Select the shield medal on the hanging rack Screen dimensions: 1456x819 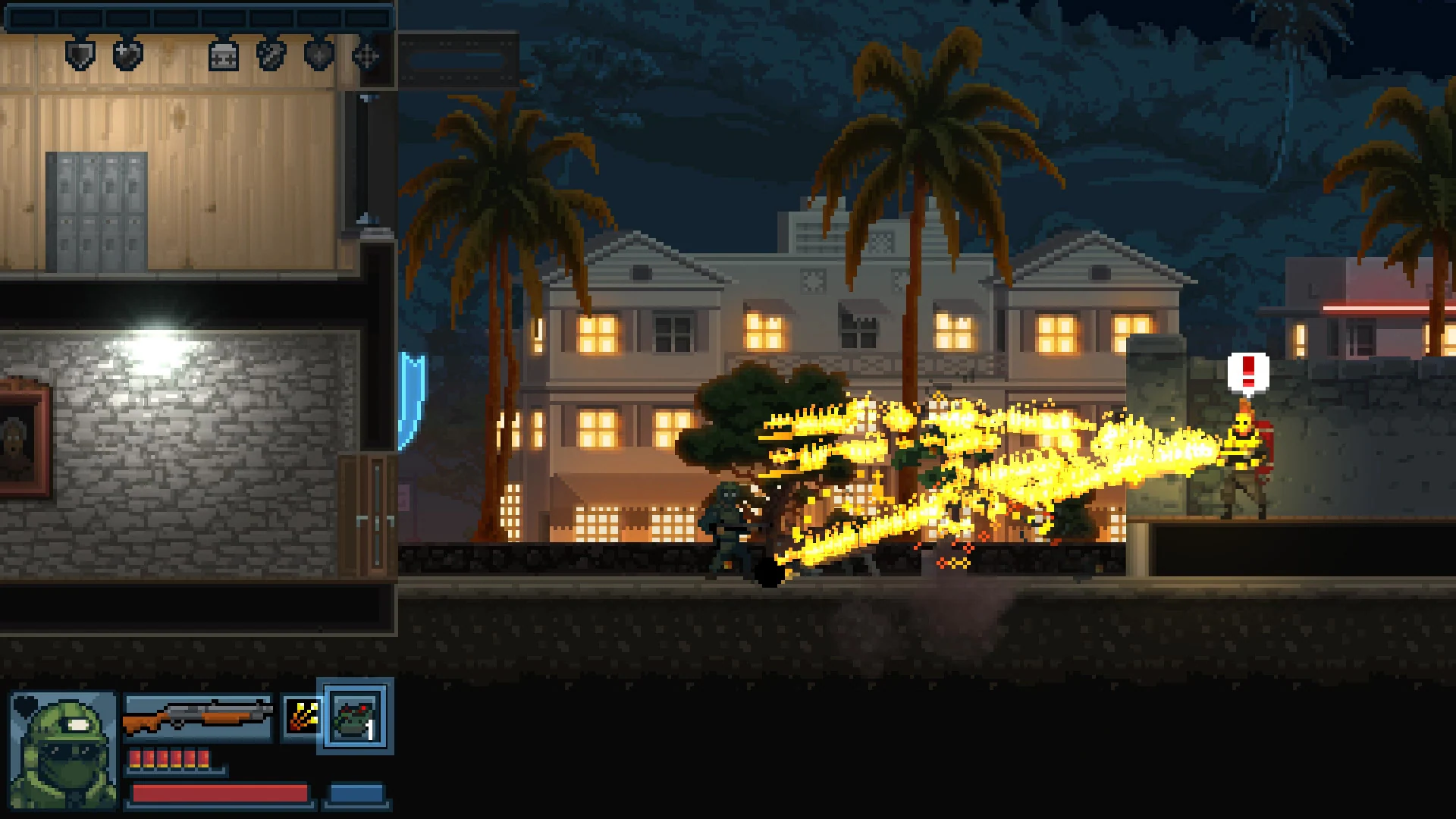pos(79,56)
